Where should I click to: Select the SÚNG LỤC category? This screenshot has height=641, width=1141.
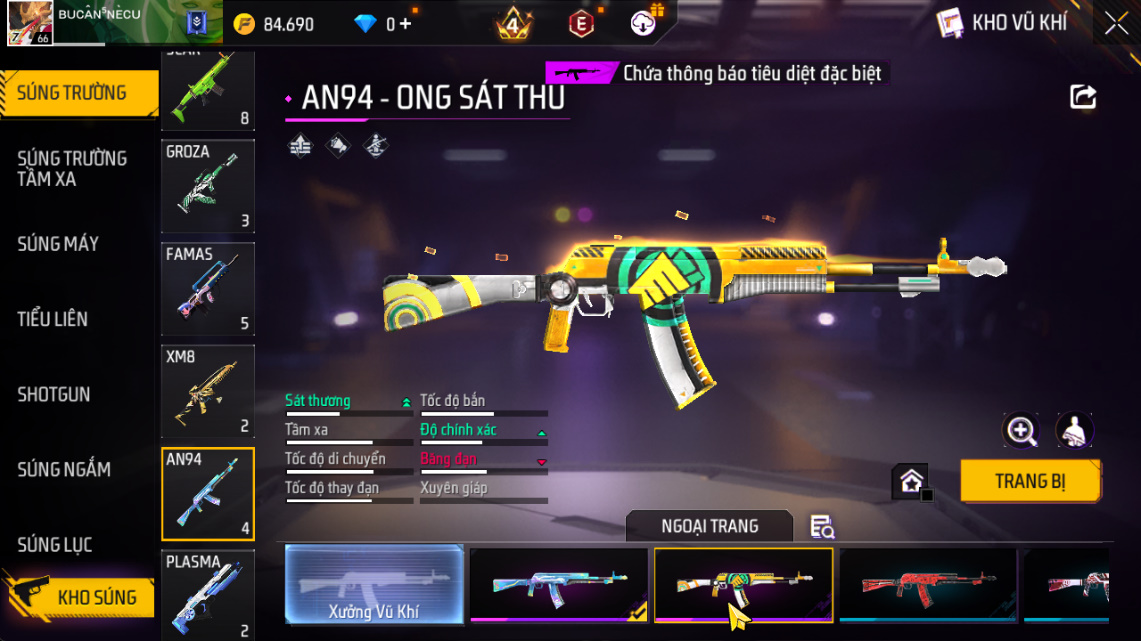pos(55,545)
